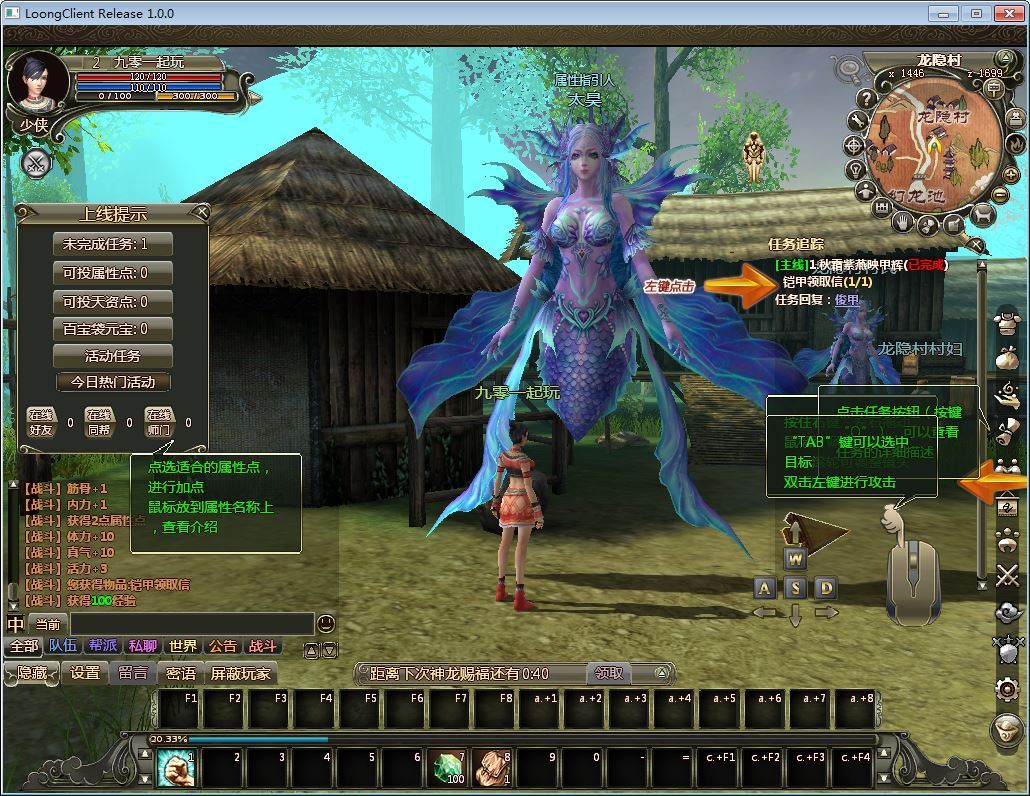
Task: Open the 屏蔽玩家 block players option
Action: 241,673
